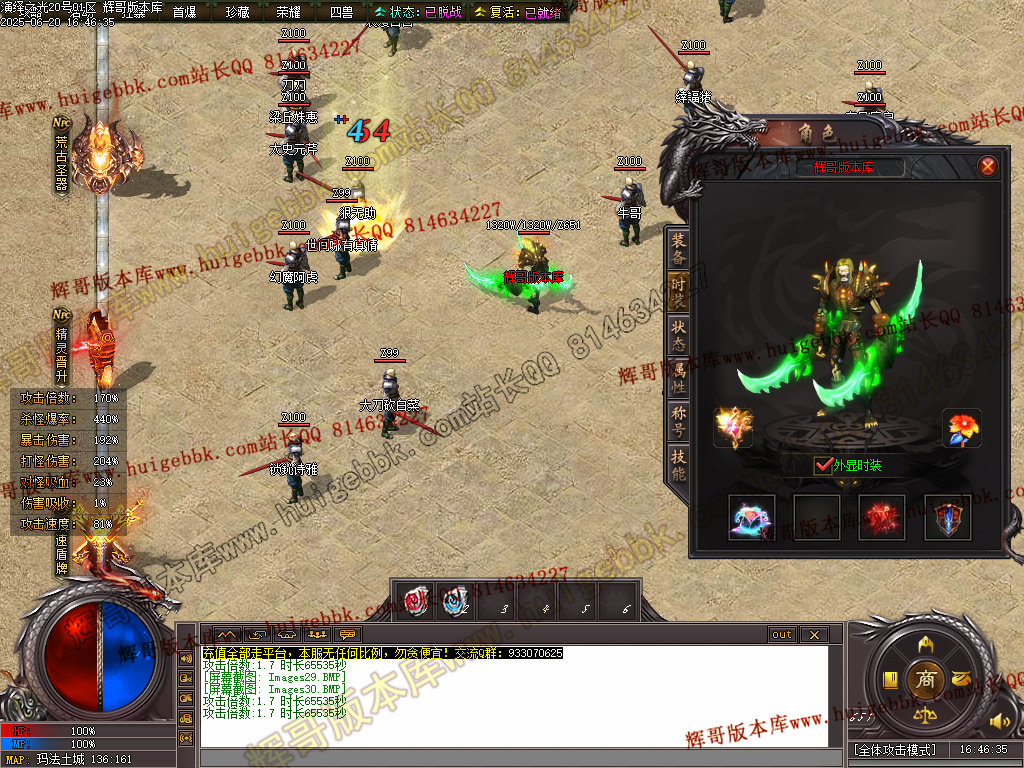The width and height of the screenshot is (1024, 768).
Task: Use the first hotbar scroll item
Action: pos(416,600)
